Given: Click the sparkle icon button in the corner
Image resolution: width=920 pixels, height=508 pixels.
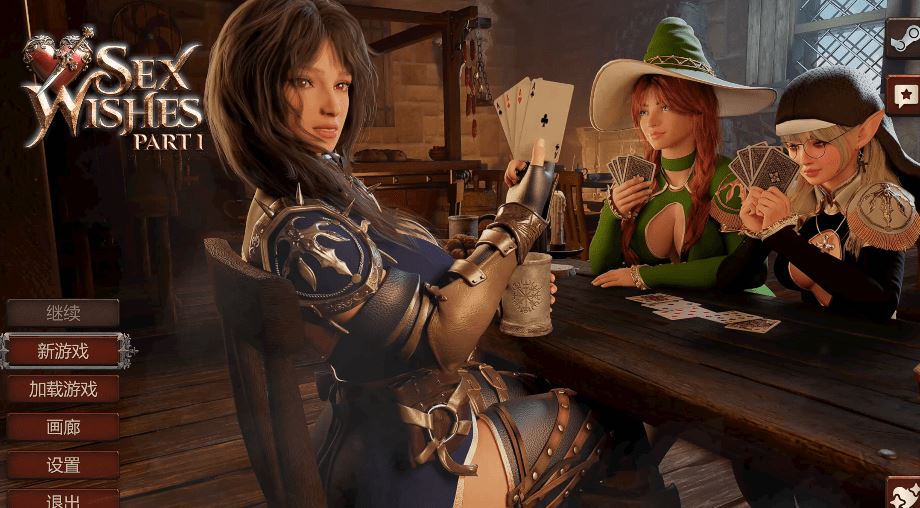Looking at the screenshot, I should (905, 493).
